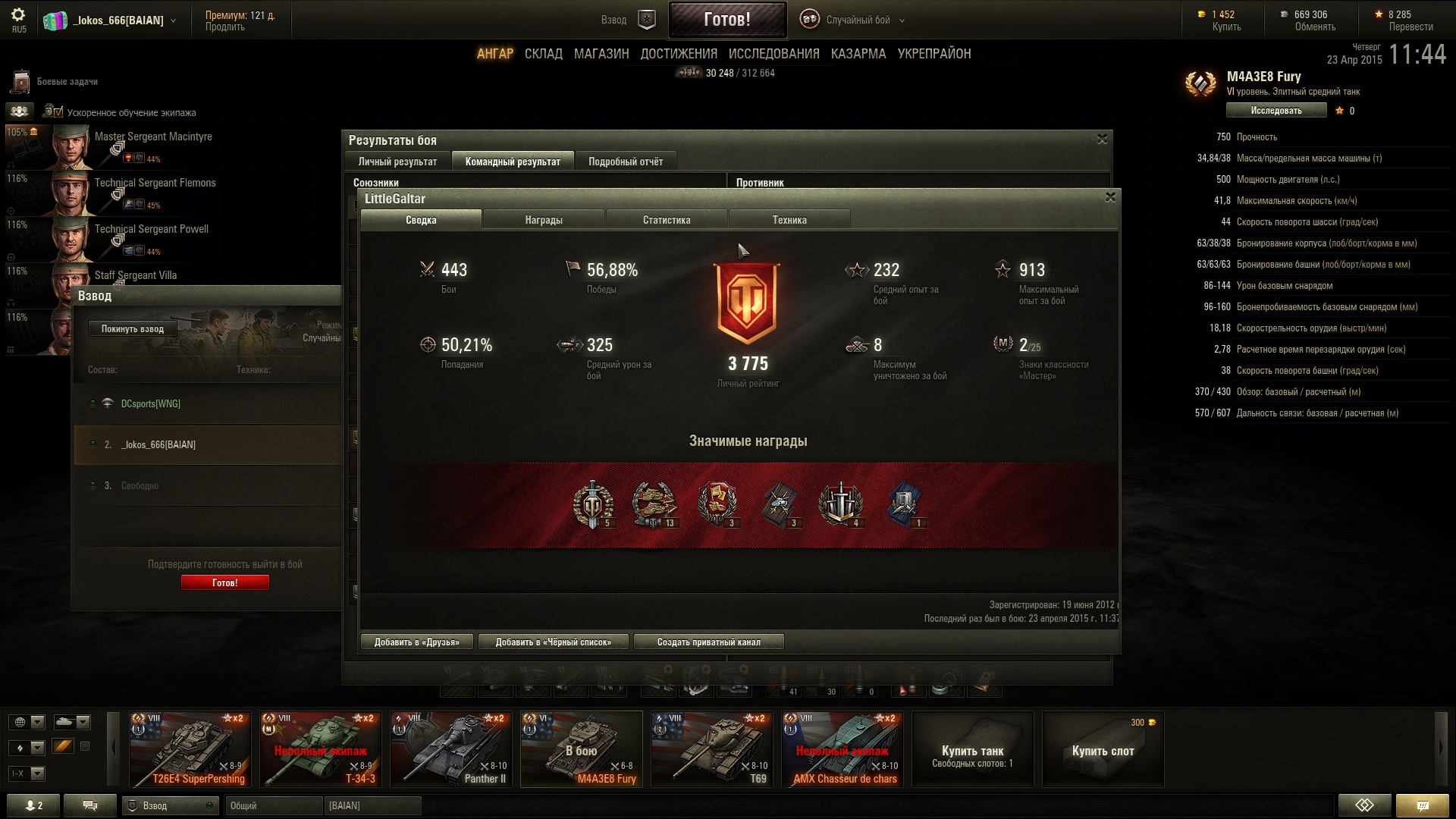Open the КАЗАРМА menu
Viewport: 1456px width, 819px height.
pos(858,54)
